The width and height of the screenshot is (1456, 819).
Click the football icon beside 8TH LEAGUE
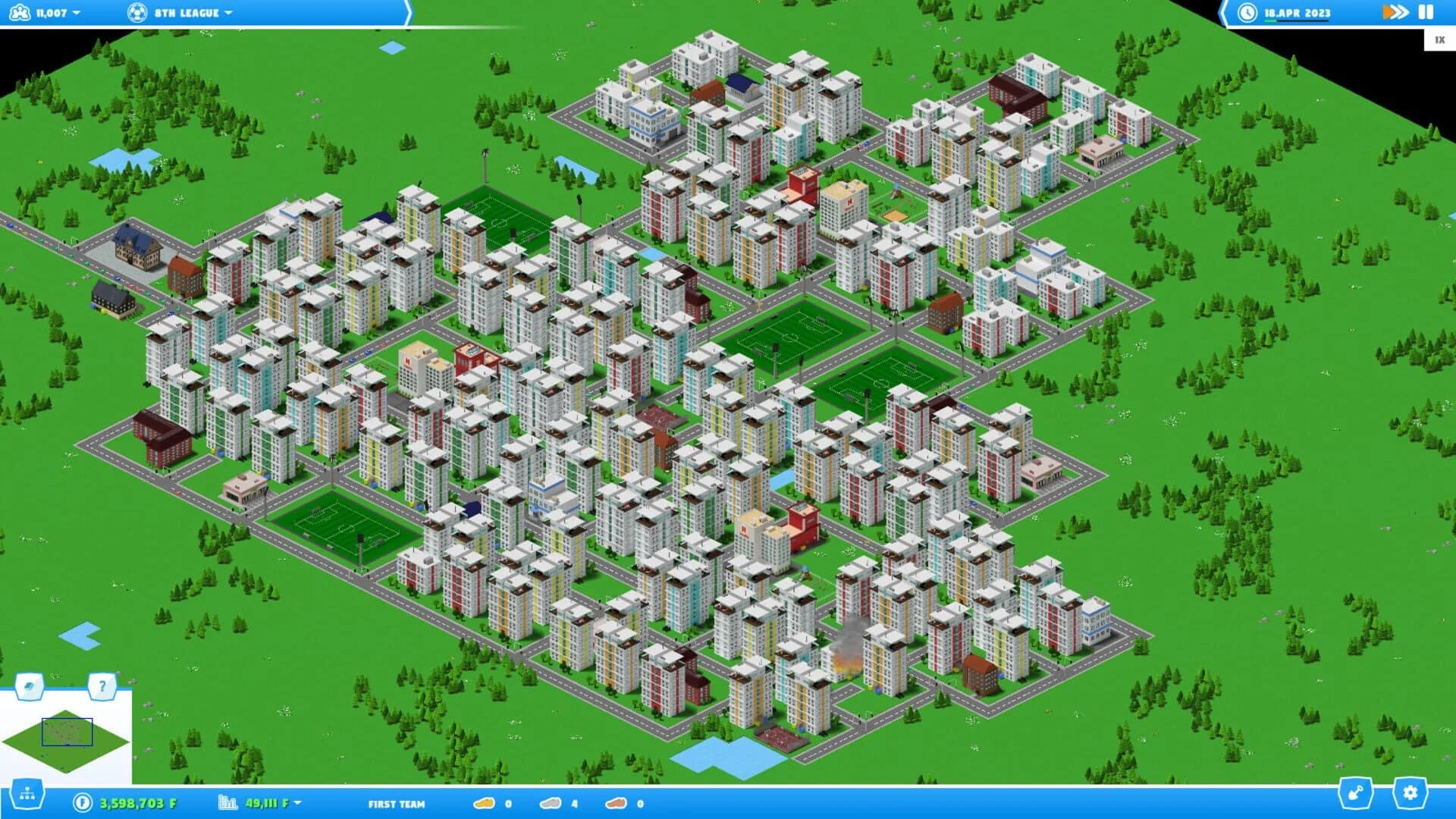(136, 12)
